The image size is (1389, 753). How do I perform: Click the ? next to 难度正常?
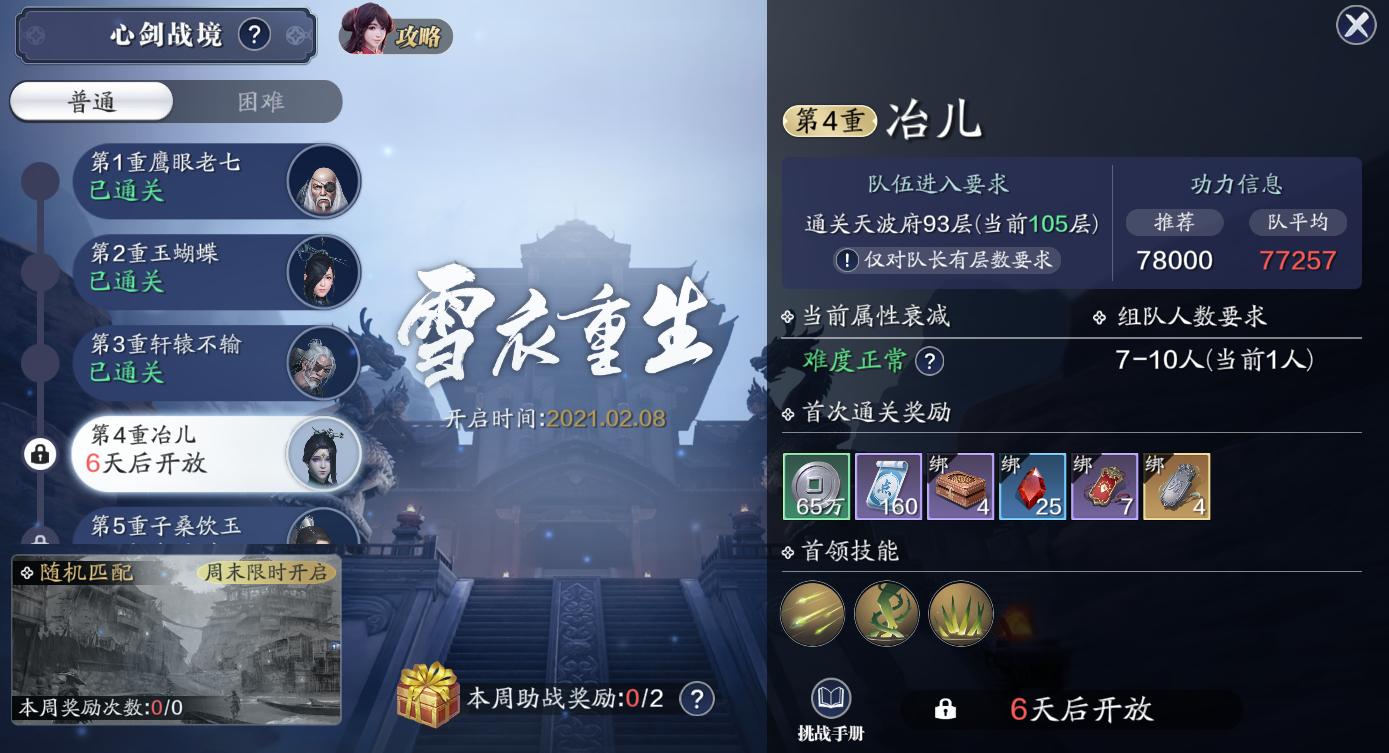(930, 361)
